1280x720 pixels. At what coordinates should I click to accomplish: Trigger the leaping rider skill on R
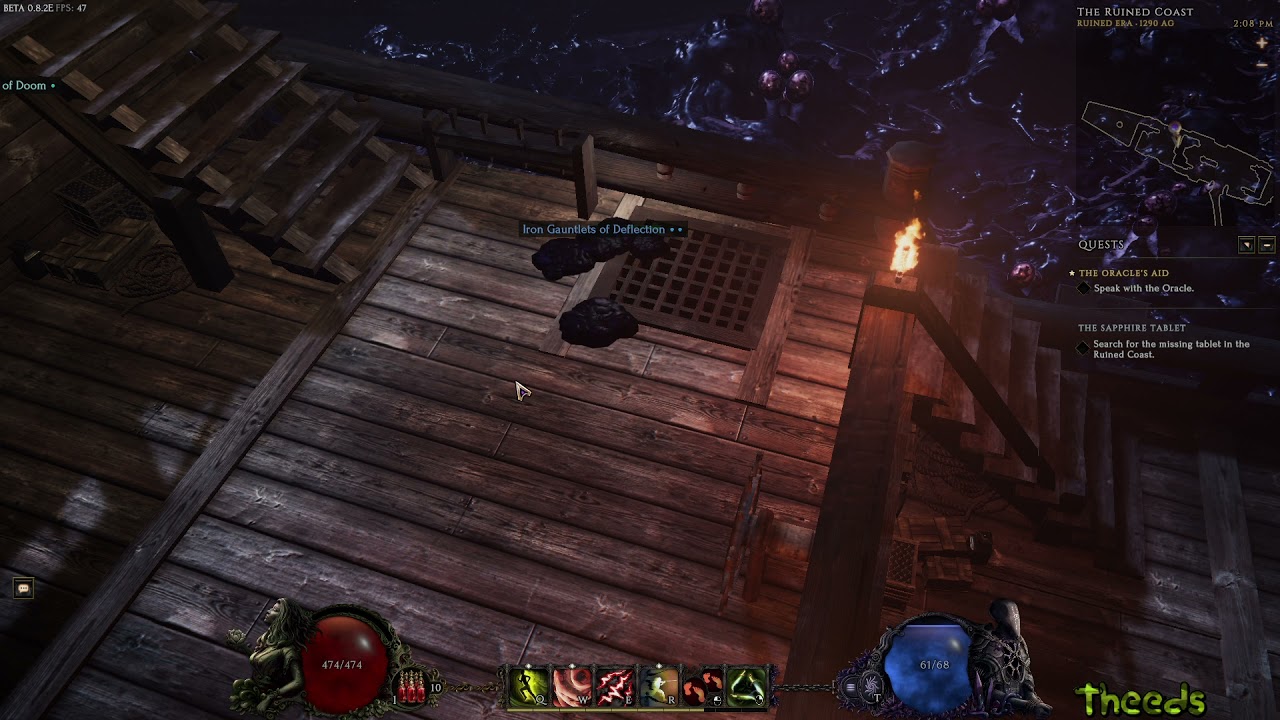pyautogui.click(x=660, y=687)
